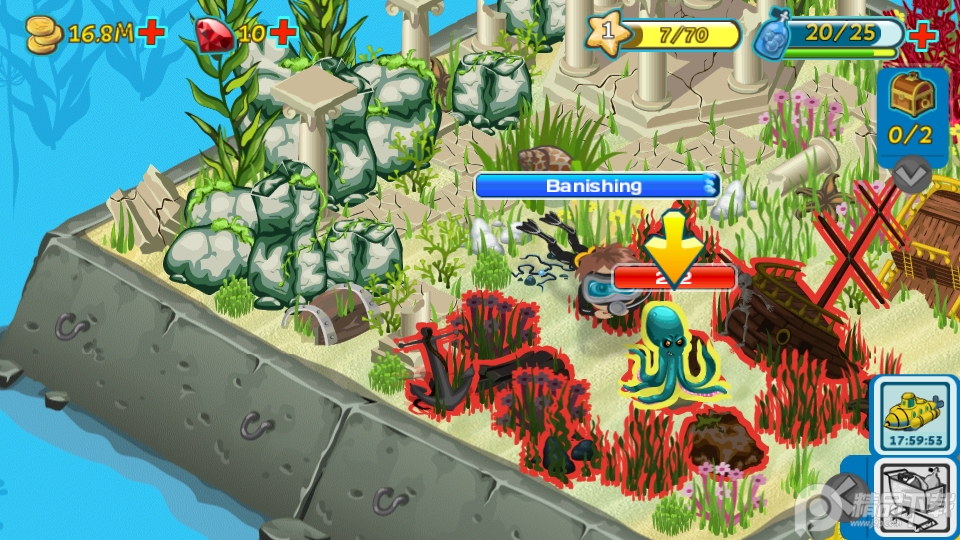
Task: Refill oxygen bottle energy with the plus button
Action: (925, 36)
